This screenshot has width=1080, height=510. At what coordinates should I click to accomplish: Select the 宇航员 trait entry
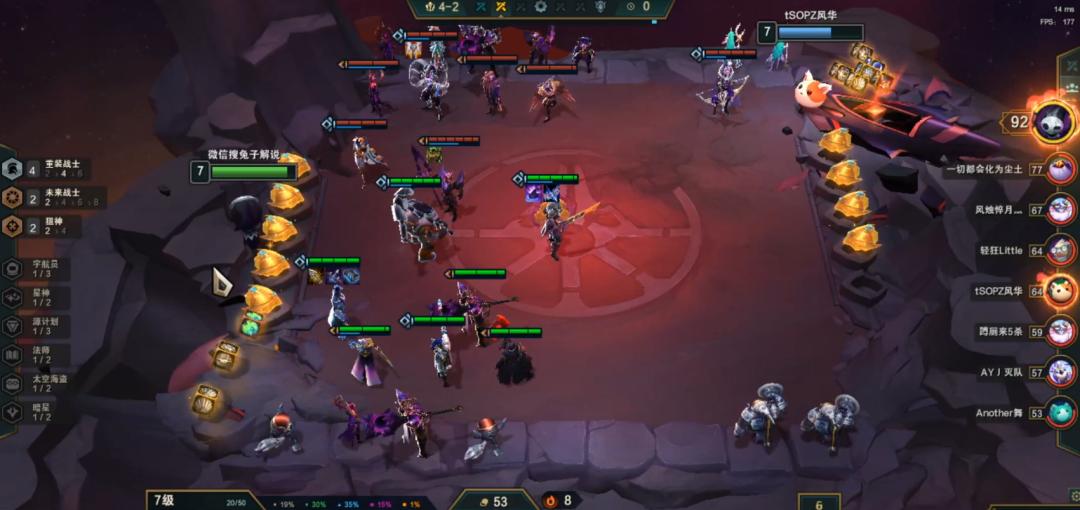pos(40,269)
